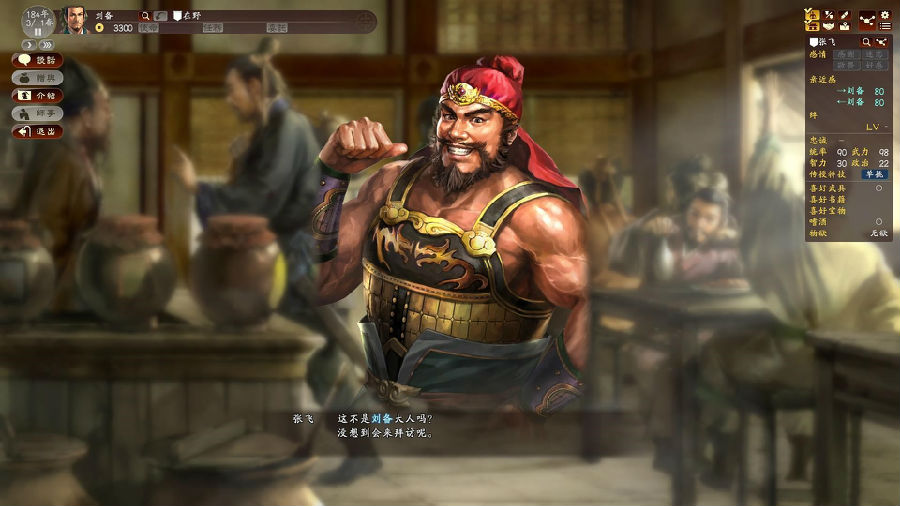
Task: Activate the triple-arrow fast-forward button
Action: (46, 45)
